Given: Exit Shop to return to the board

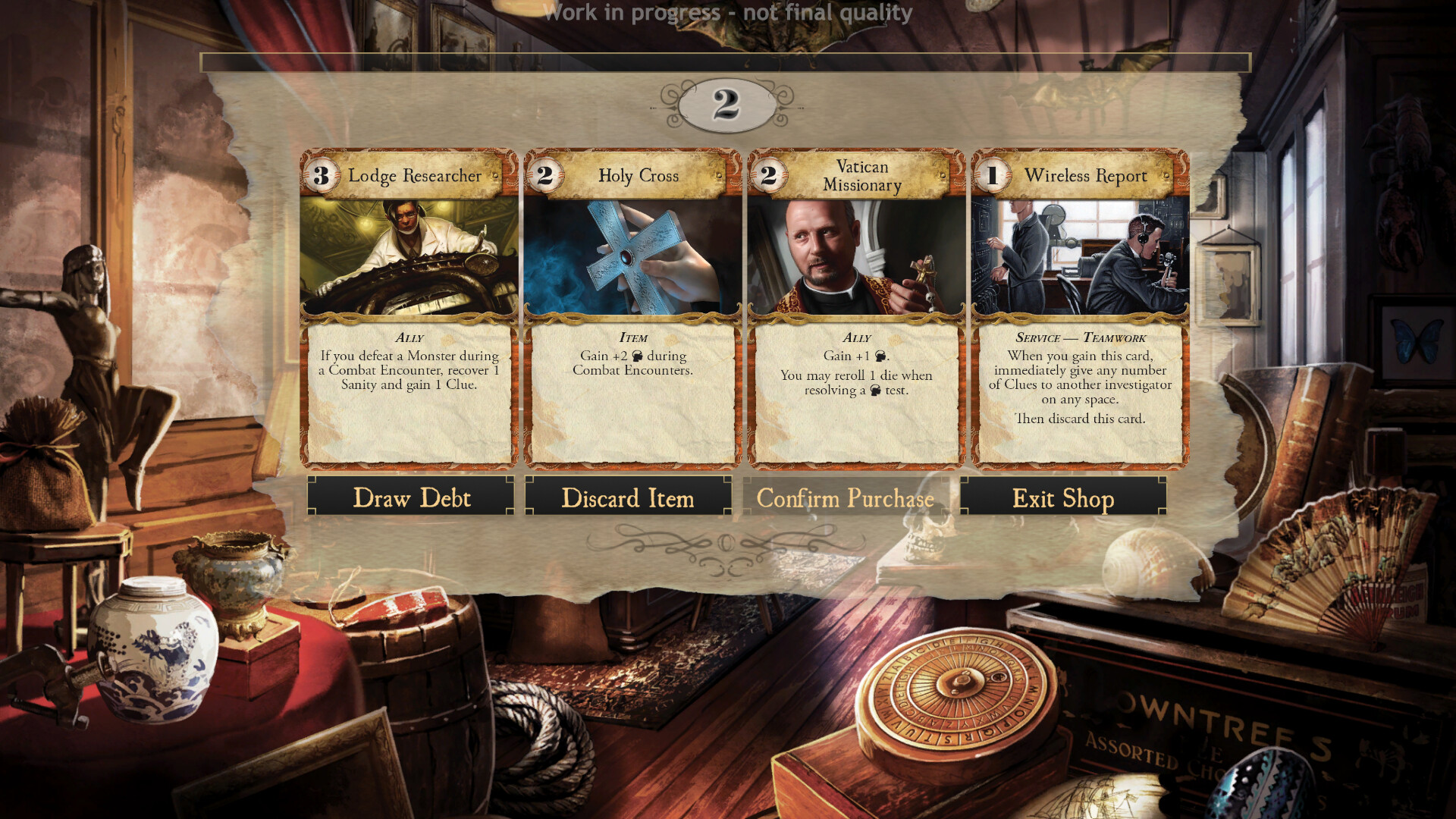Looking at the screenshot, I should point(1062,498).
